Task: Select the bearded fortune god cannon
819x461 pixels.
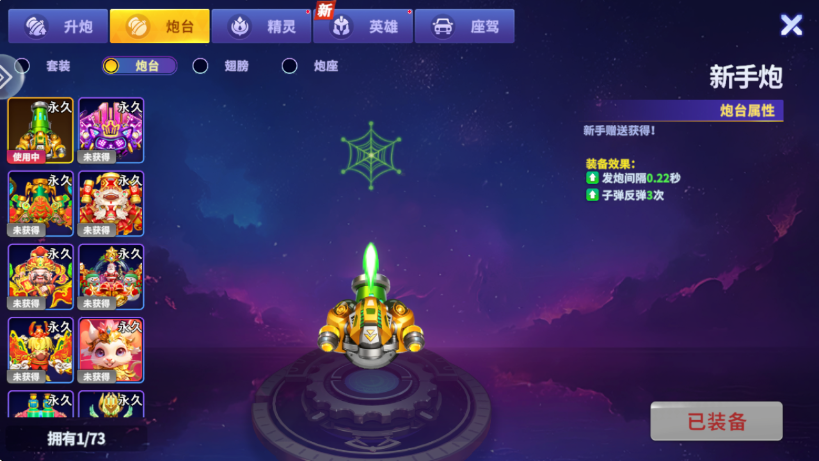Action: click(41, 277)
